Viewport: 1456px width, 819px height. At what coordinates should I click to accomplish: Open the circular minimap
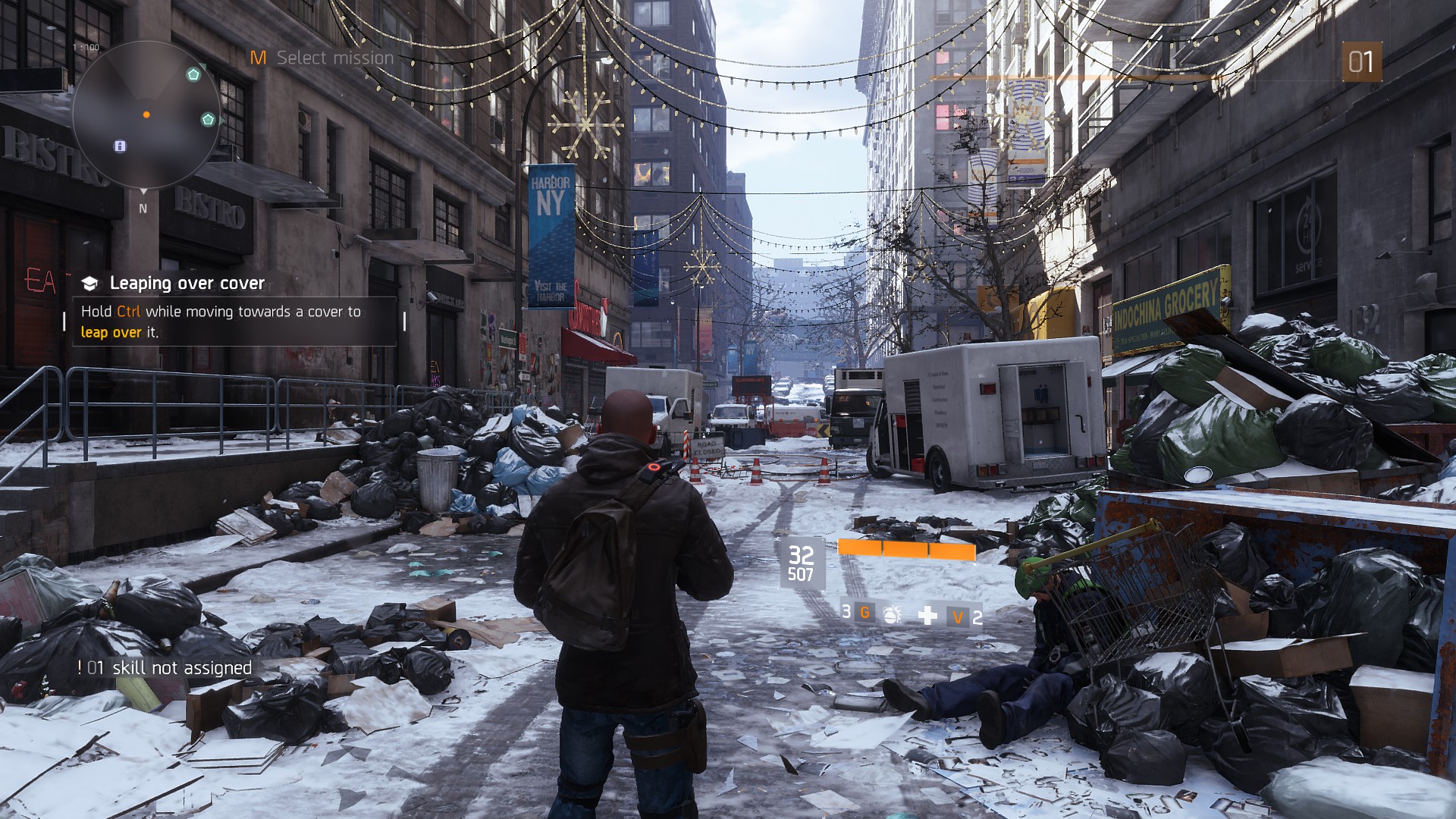(146, 115)
